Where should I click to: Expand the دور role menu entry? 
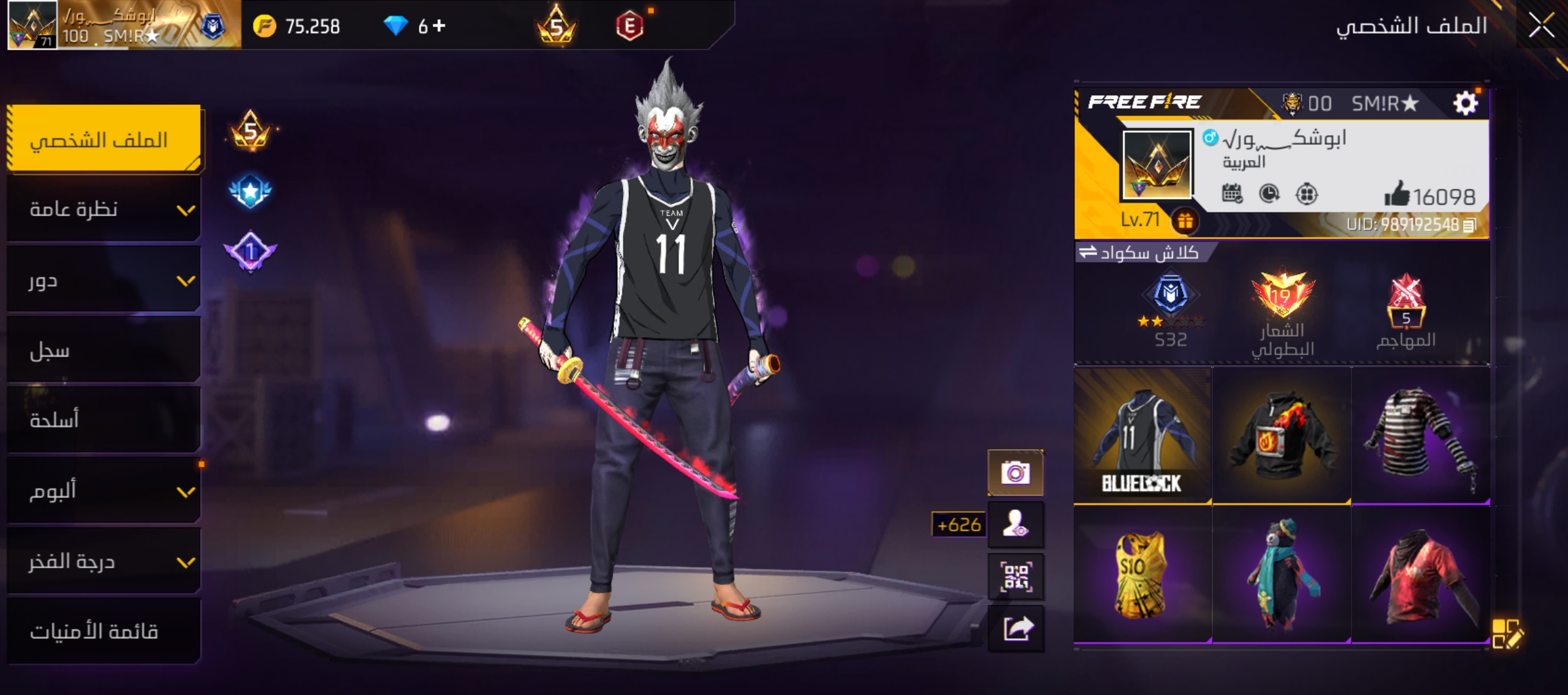(104, 281)
